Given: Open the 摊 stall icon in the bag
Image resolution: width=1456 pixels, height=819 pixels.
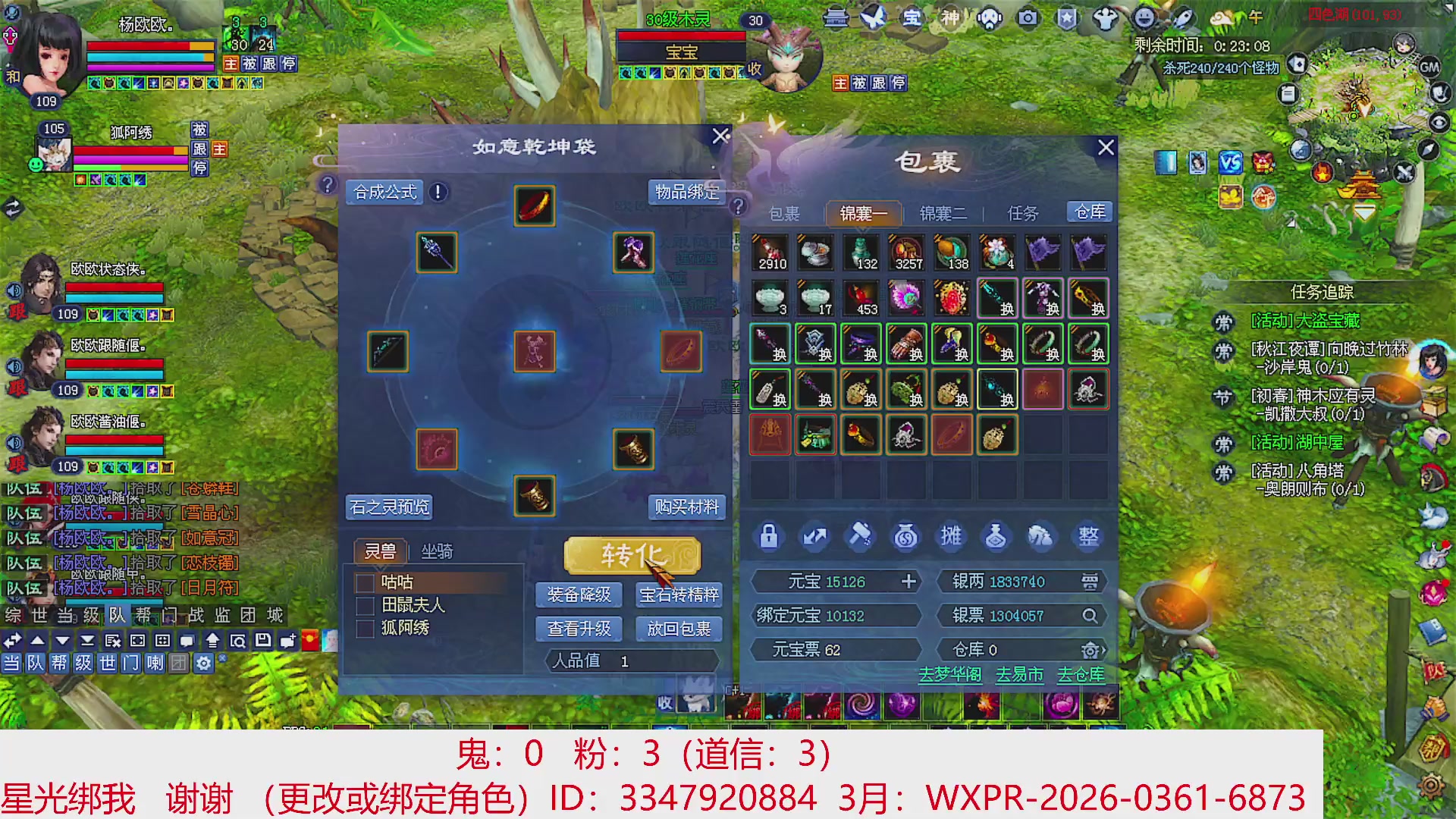Looking at the screenshot, I should pyautogui.click(x=950, y=536).
